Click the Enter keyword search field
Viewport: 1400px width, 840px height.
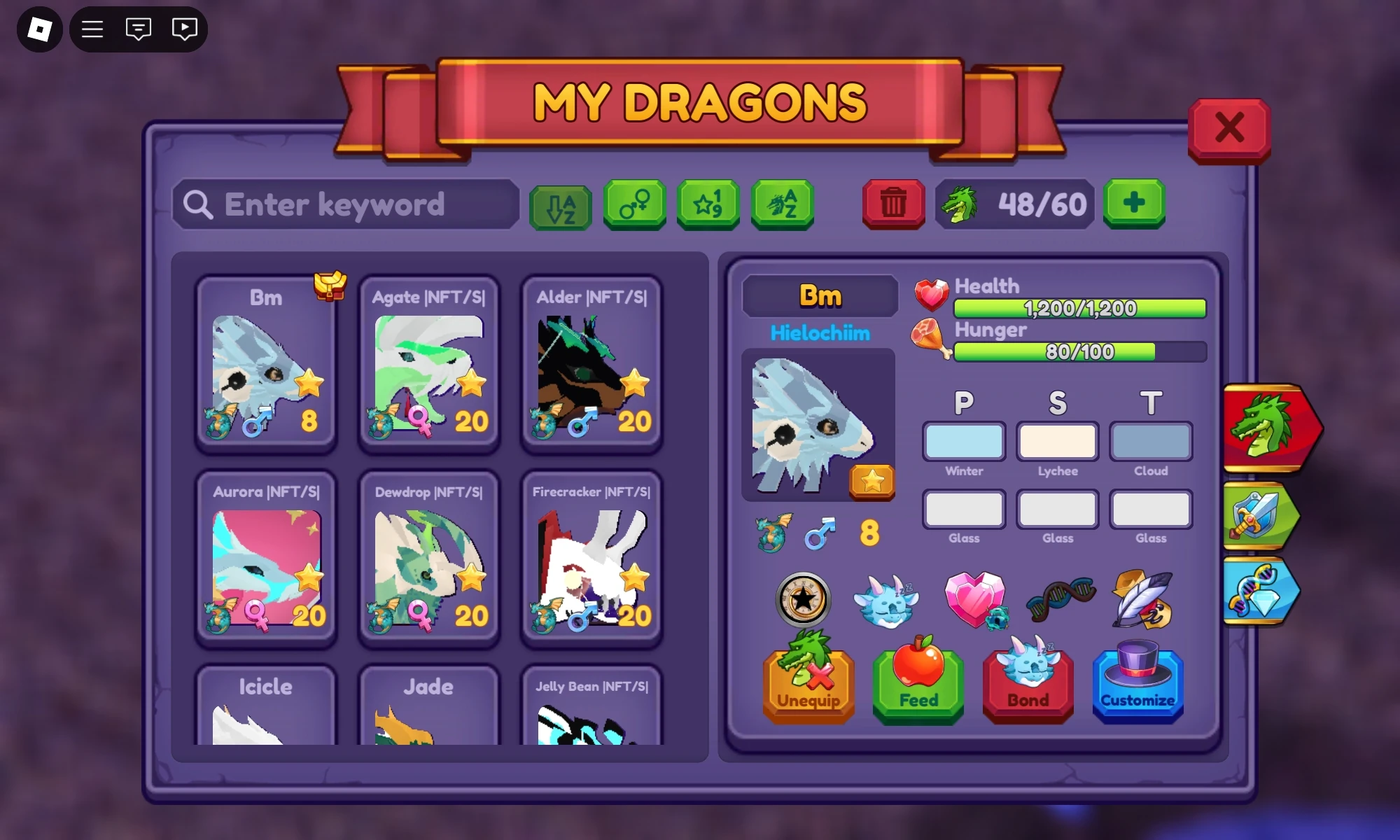(x=346, y=204)
